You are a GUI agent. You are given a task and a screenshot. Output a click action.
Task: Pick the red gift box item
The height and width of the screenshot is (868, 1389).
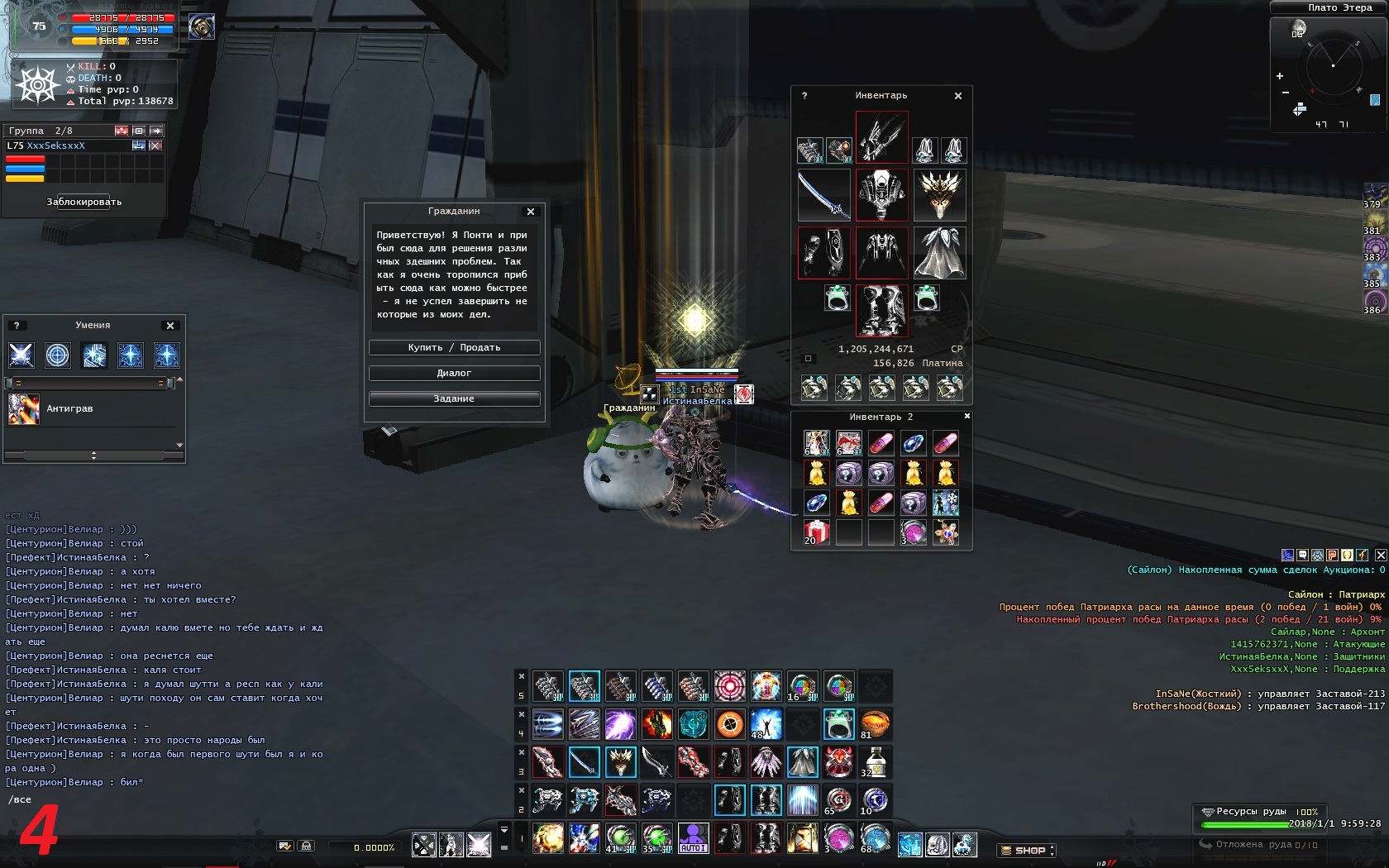click(816, 532)
